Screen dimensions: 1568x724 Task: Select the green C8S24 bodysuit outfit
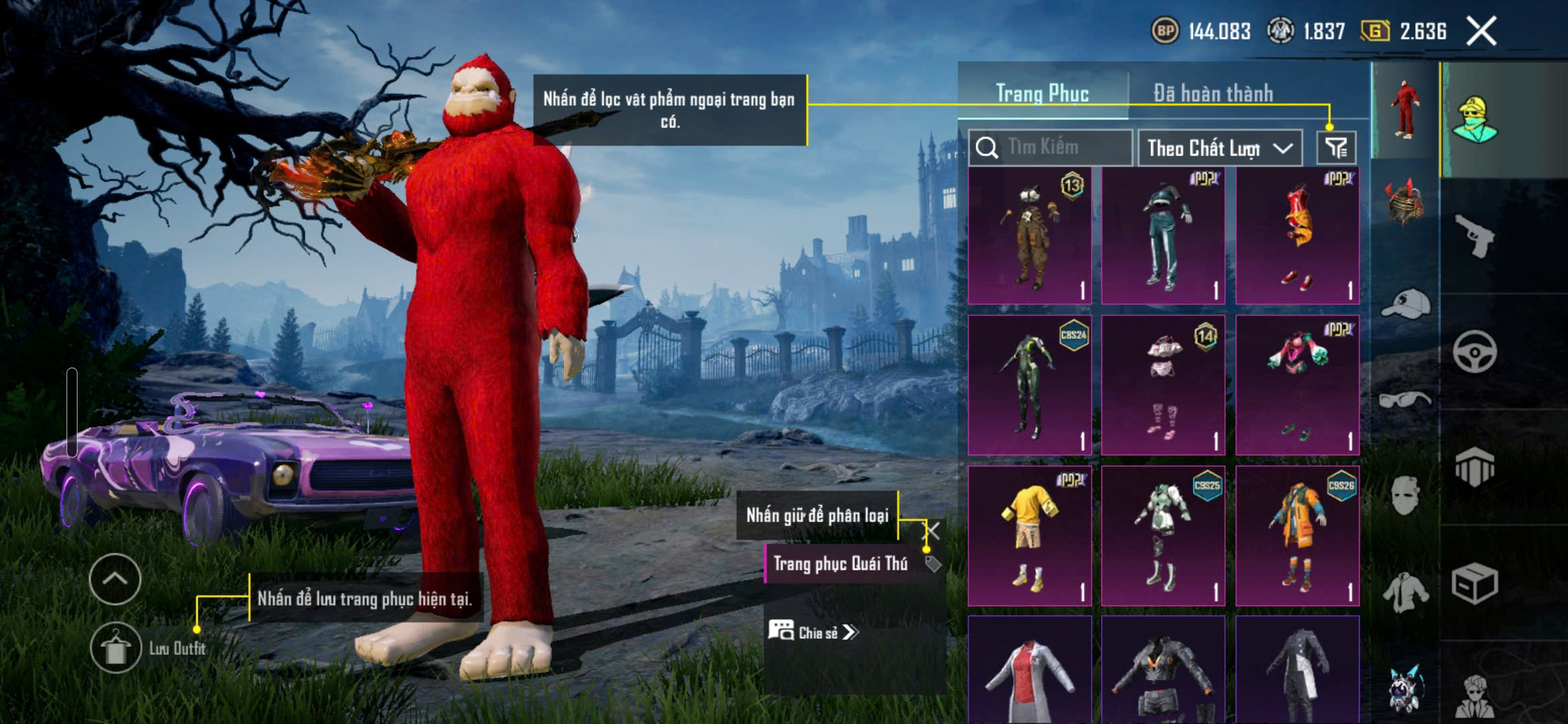[1030, 385]
